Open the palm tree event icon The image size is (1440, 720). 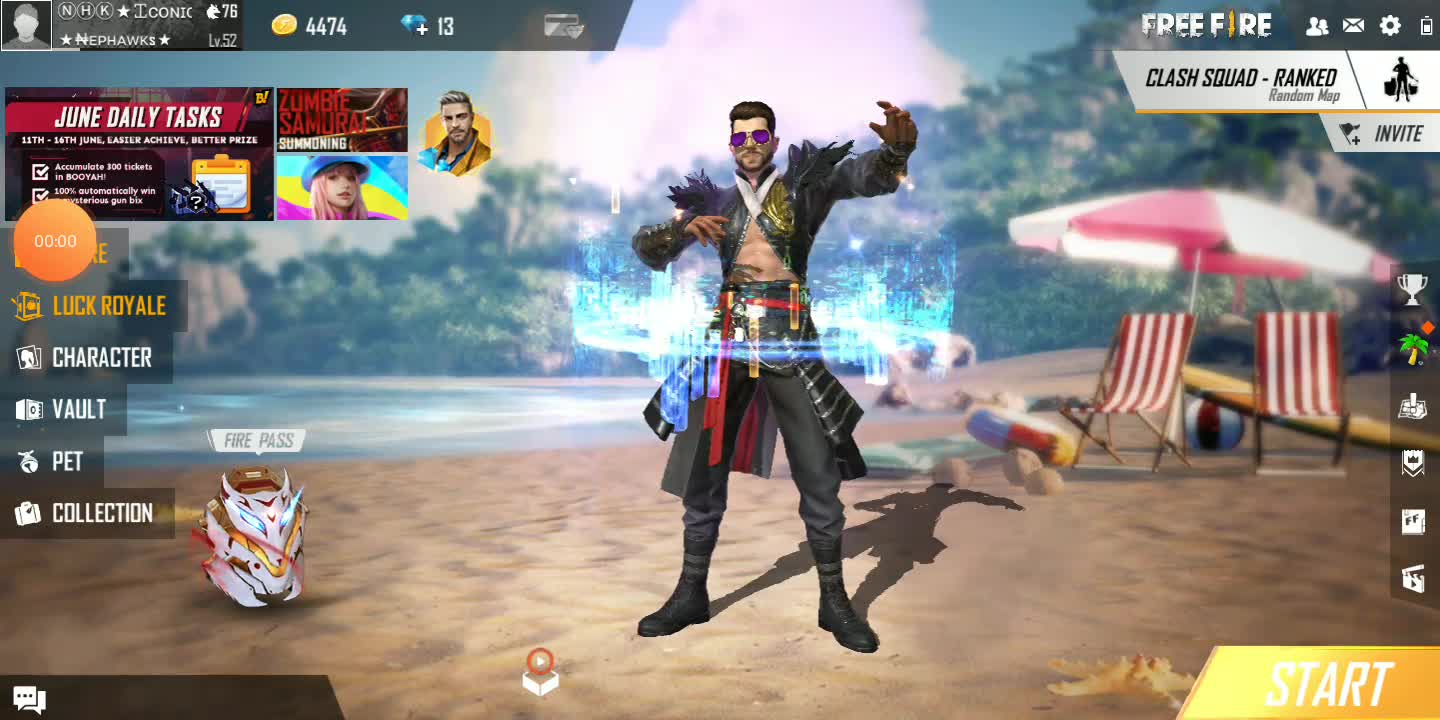[1412, 348]
